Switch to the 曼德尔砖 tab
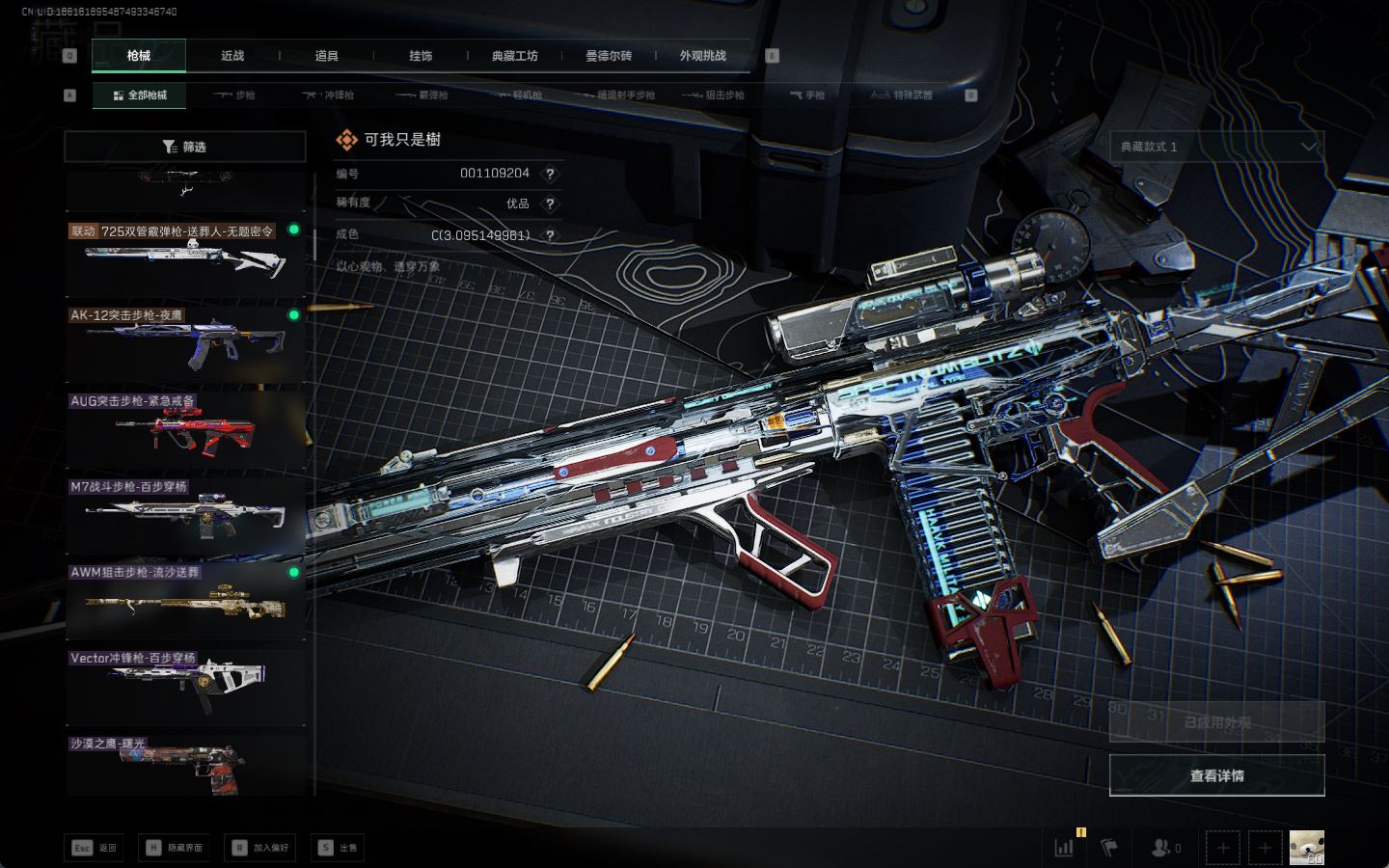 (x=609, y=56)
